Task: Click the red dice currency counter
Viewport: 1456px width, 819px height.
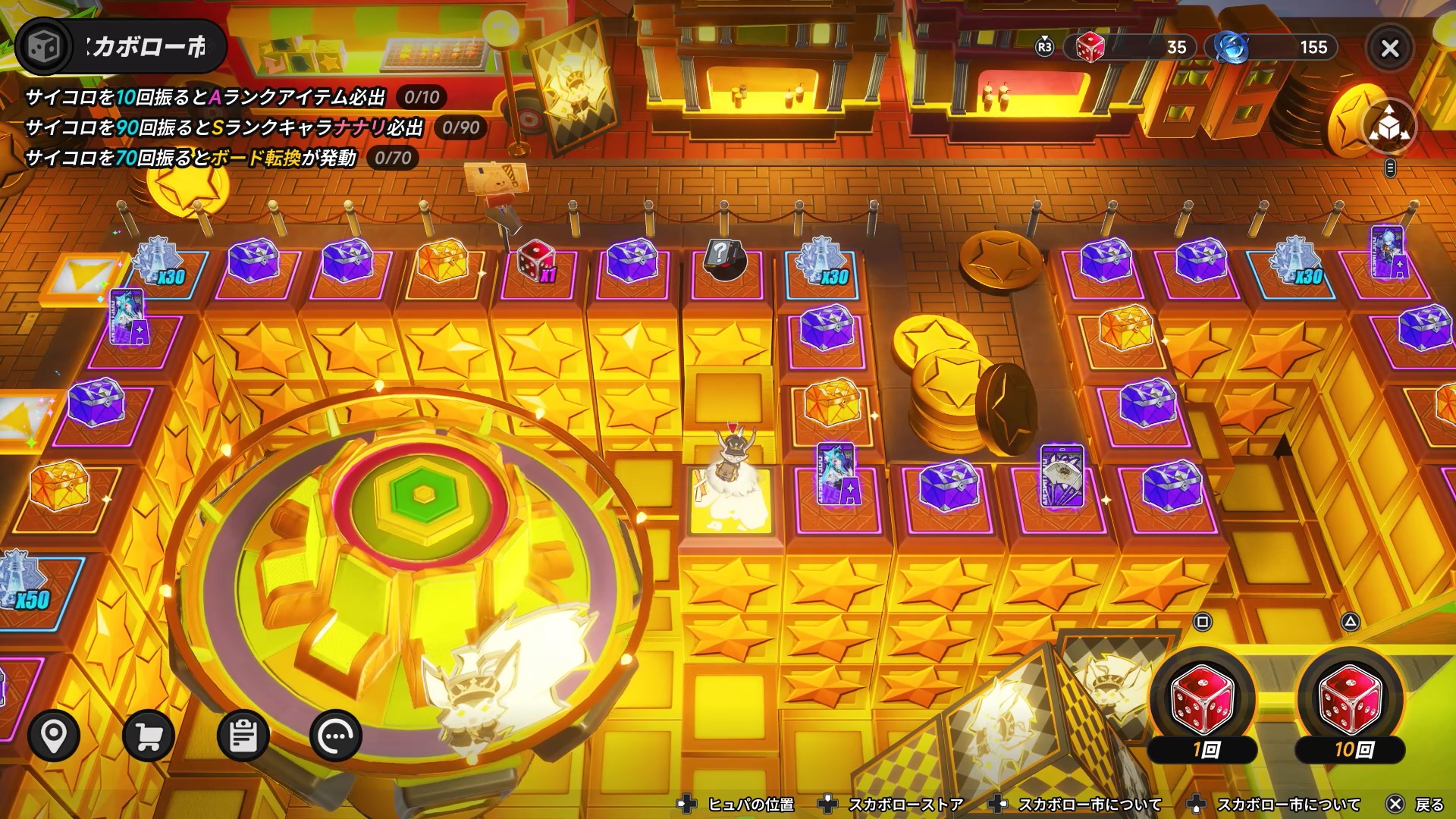Action: tap(1130, 48)
